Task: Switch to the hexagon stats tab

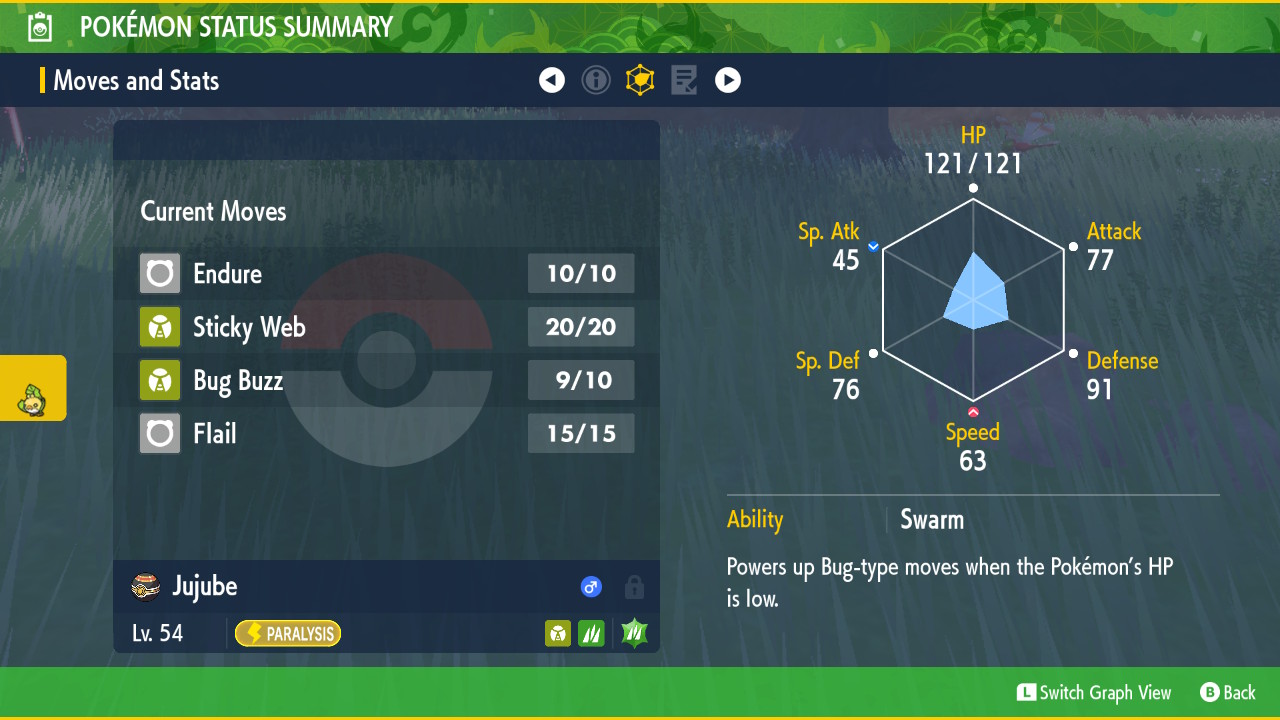Action: click(x=640, y=81)
